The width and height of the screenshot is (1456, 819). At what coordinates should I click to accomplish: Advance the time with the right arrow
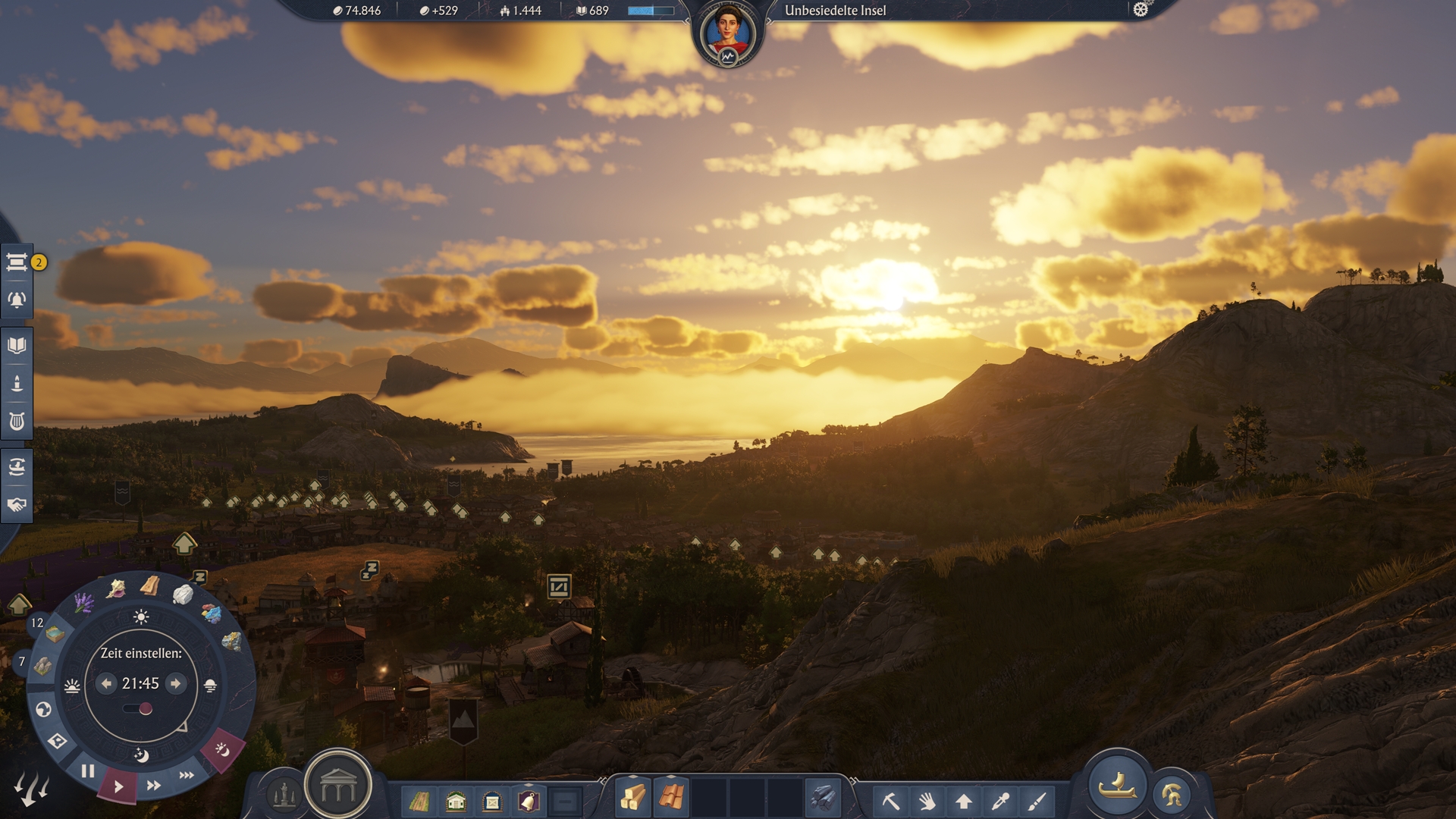(176, 683)
